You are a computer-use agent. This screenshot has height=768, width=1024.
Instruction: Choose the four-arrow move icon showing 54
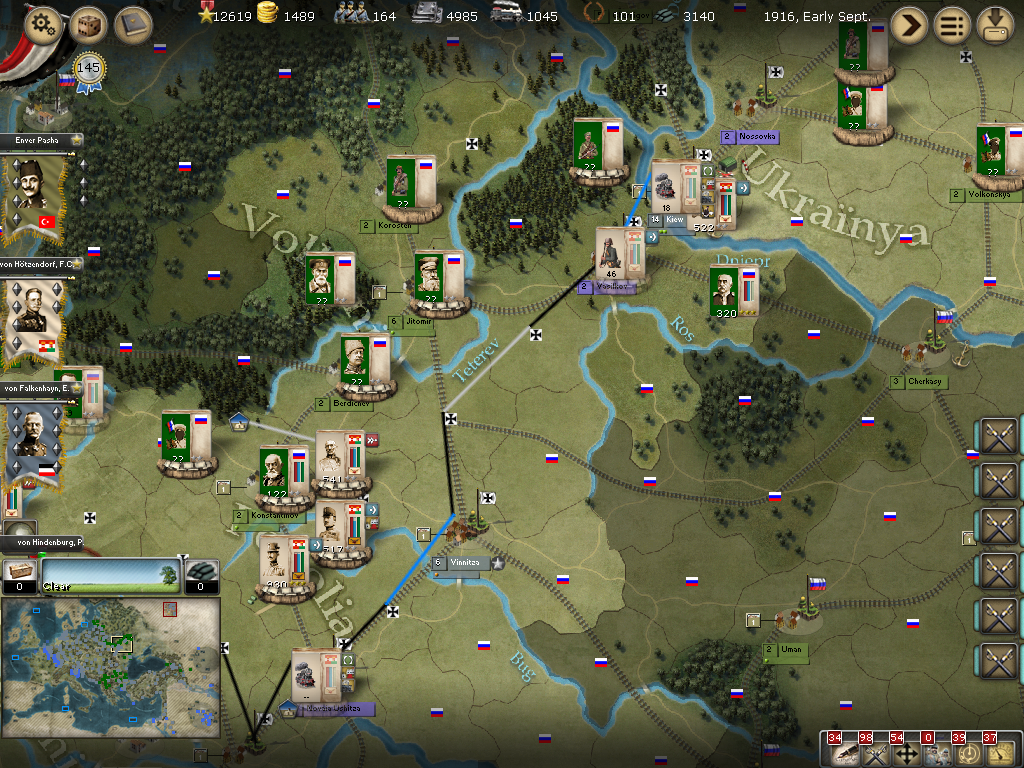pos(905,753)
